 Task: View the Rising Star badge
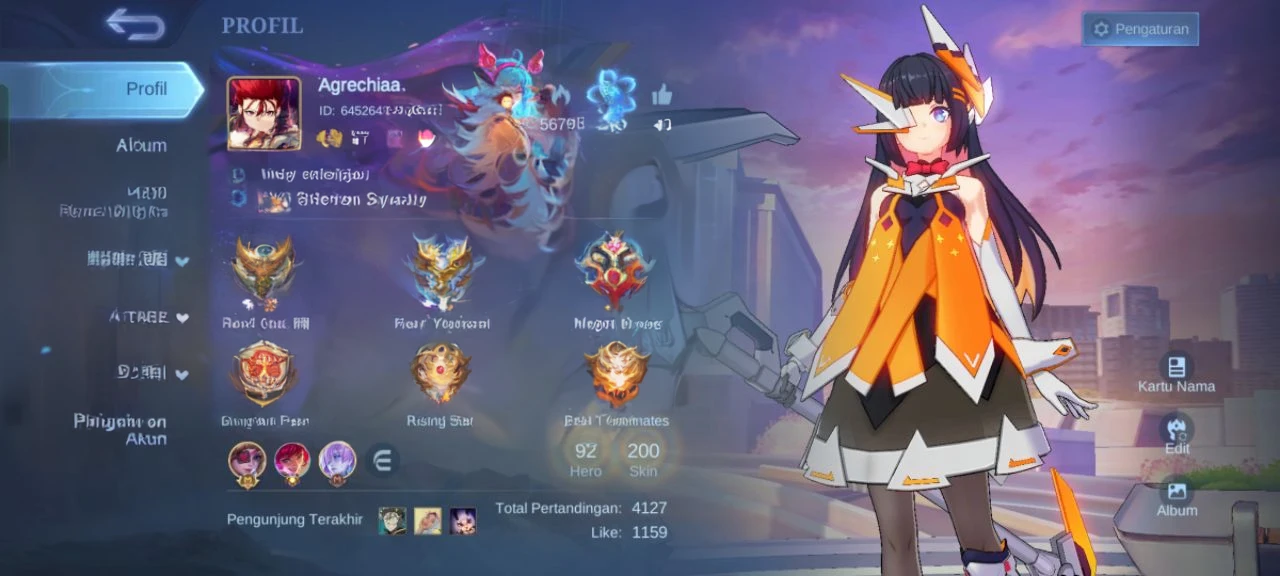[440, 375]
